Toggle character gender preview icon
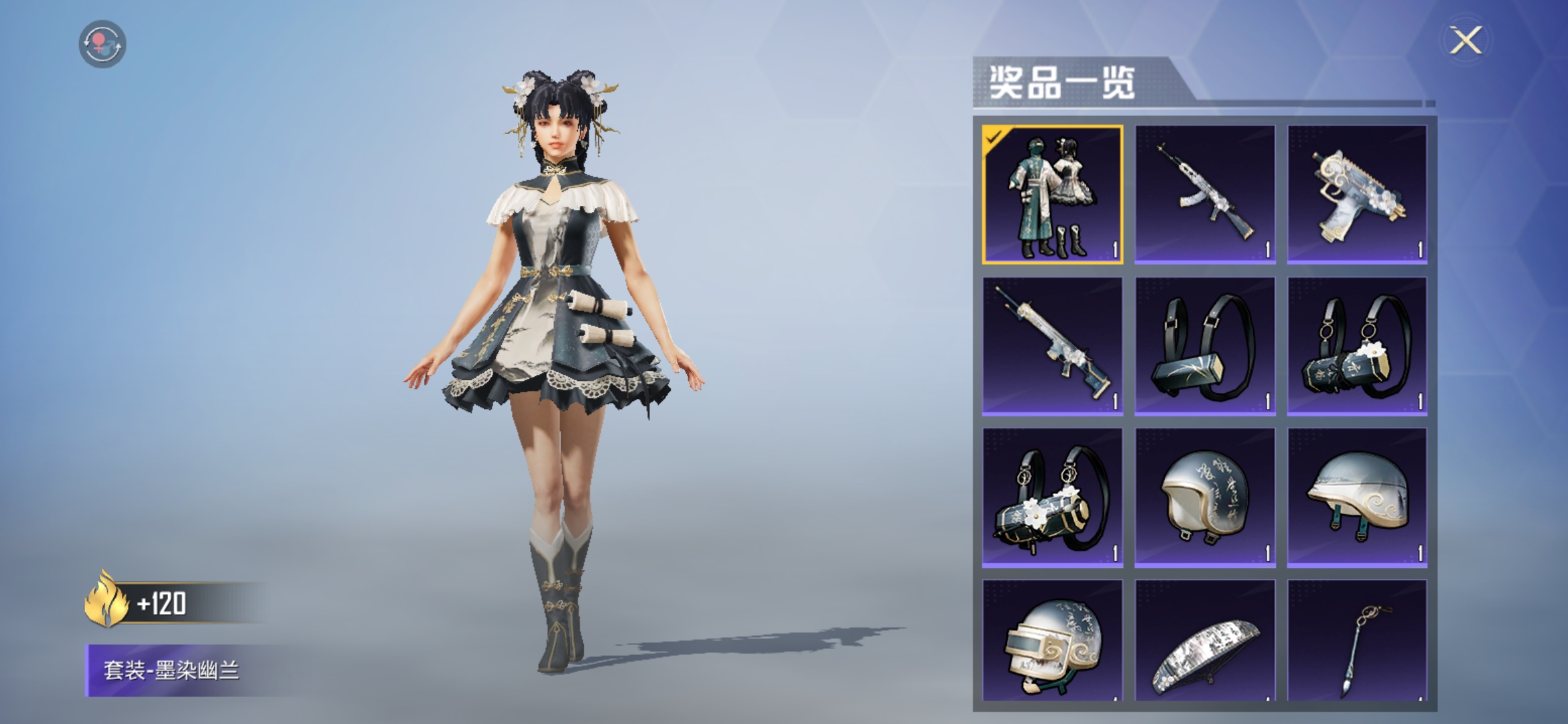The width and height of the screenshot is (1568, 724). 103,44
